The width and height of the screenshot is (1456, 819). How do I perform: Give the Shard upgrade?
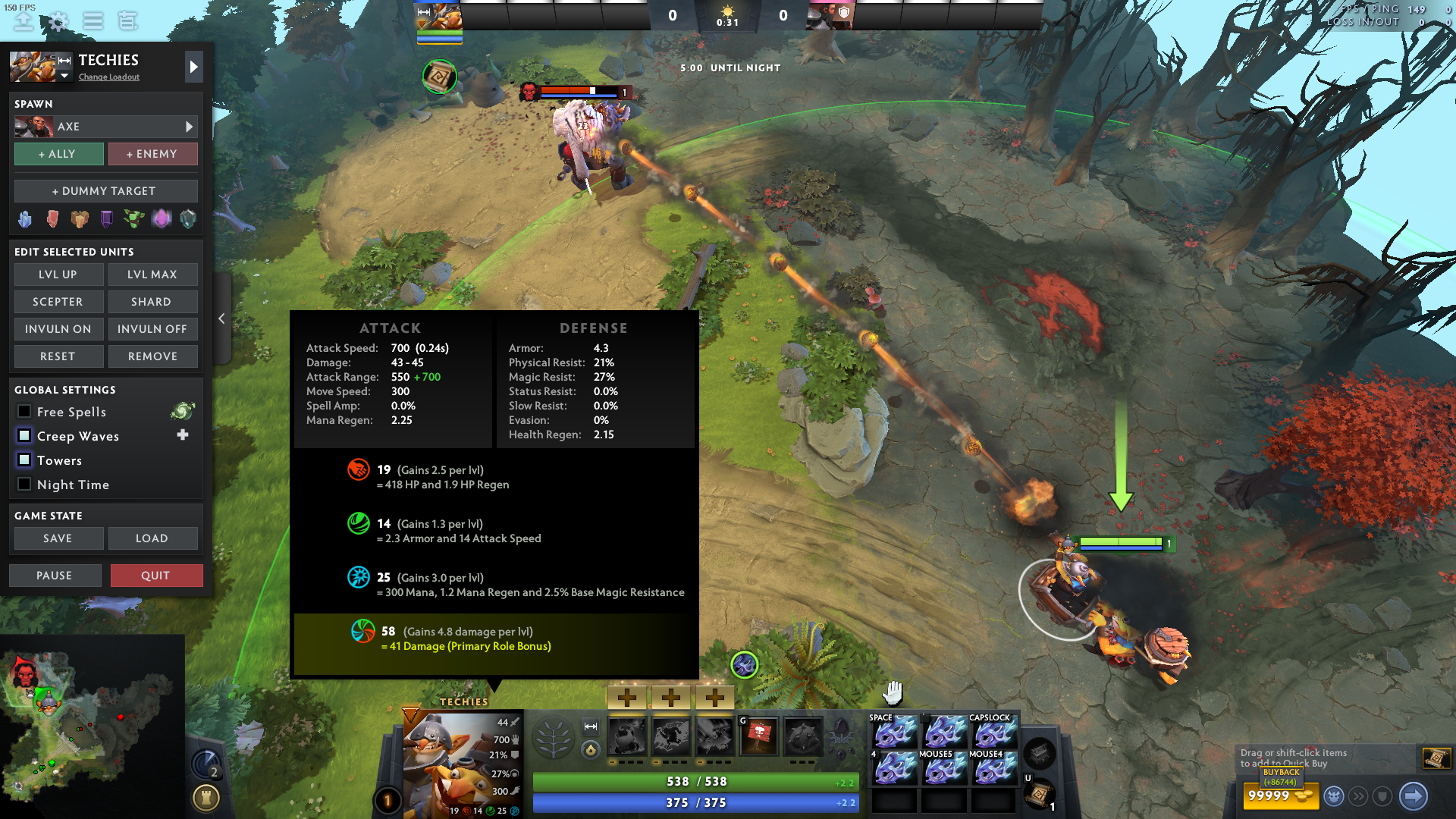click(x=152, y=302)
